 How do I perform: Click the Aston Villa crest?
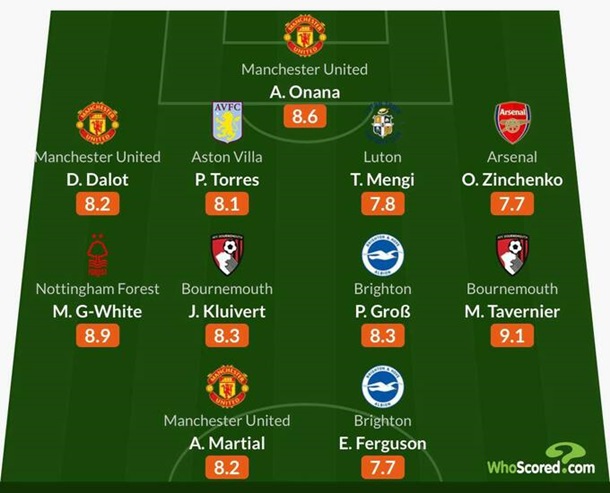227,121
